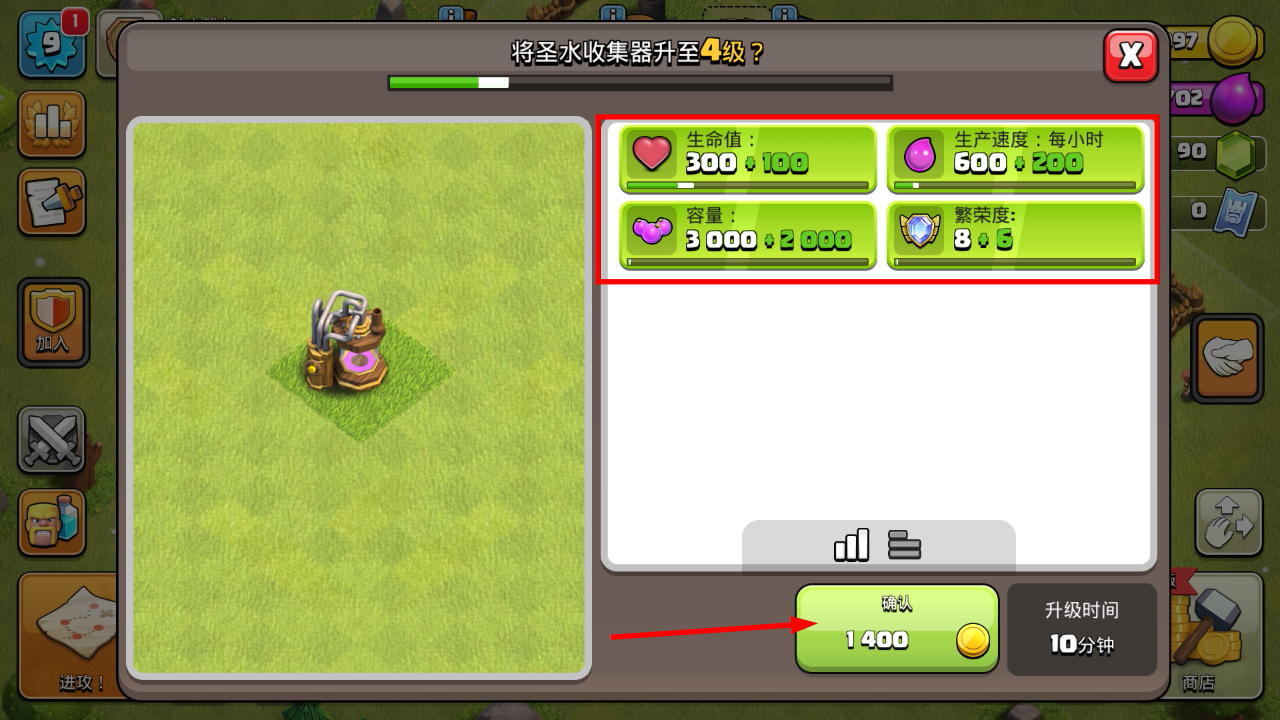Screen dimensions: 1280x720
Task: Open the barbarian army overview icon
Action: [52, 522]
